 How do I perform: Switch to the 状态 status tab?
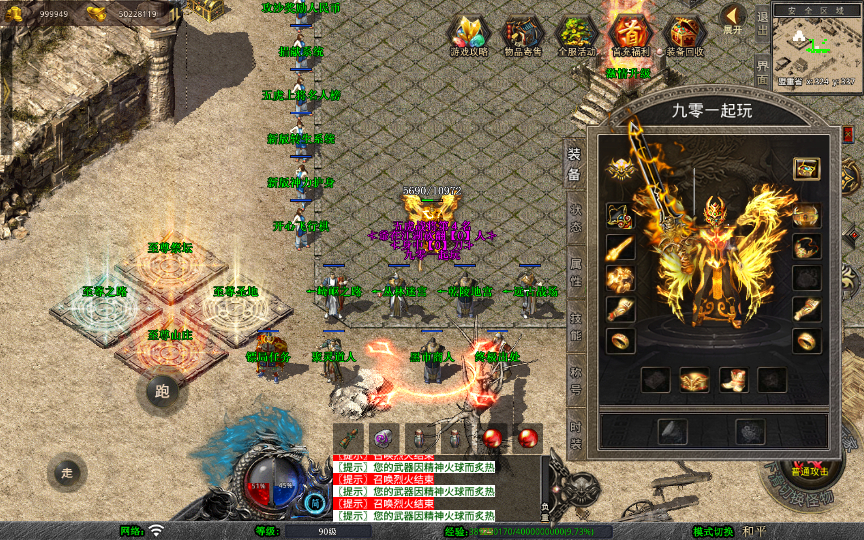(575, 218)
